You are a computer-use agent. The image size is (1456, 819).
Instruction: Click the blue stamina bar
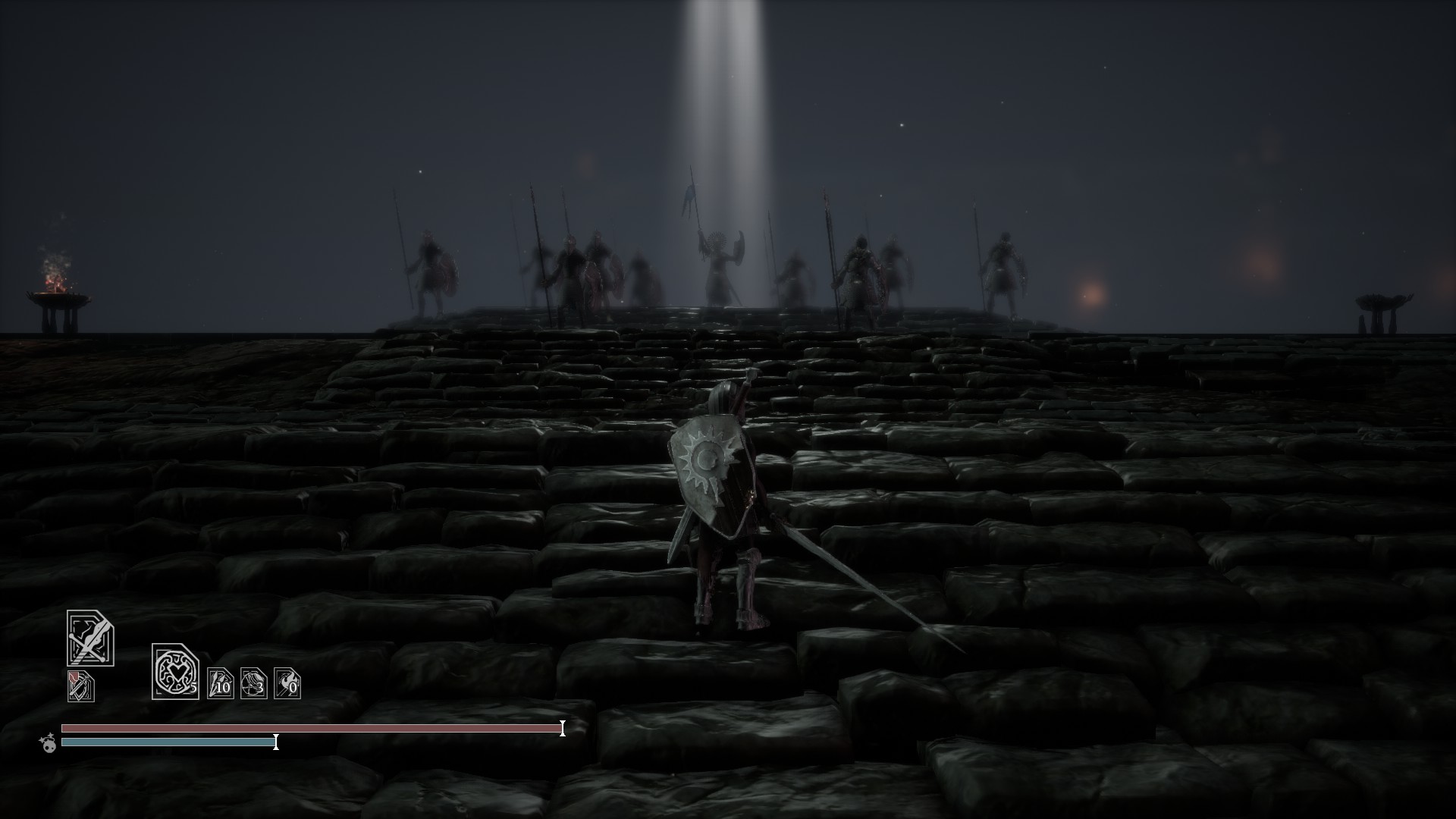click(x=167, y=743)
